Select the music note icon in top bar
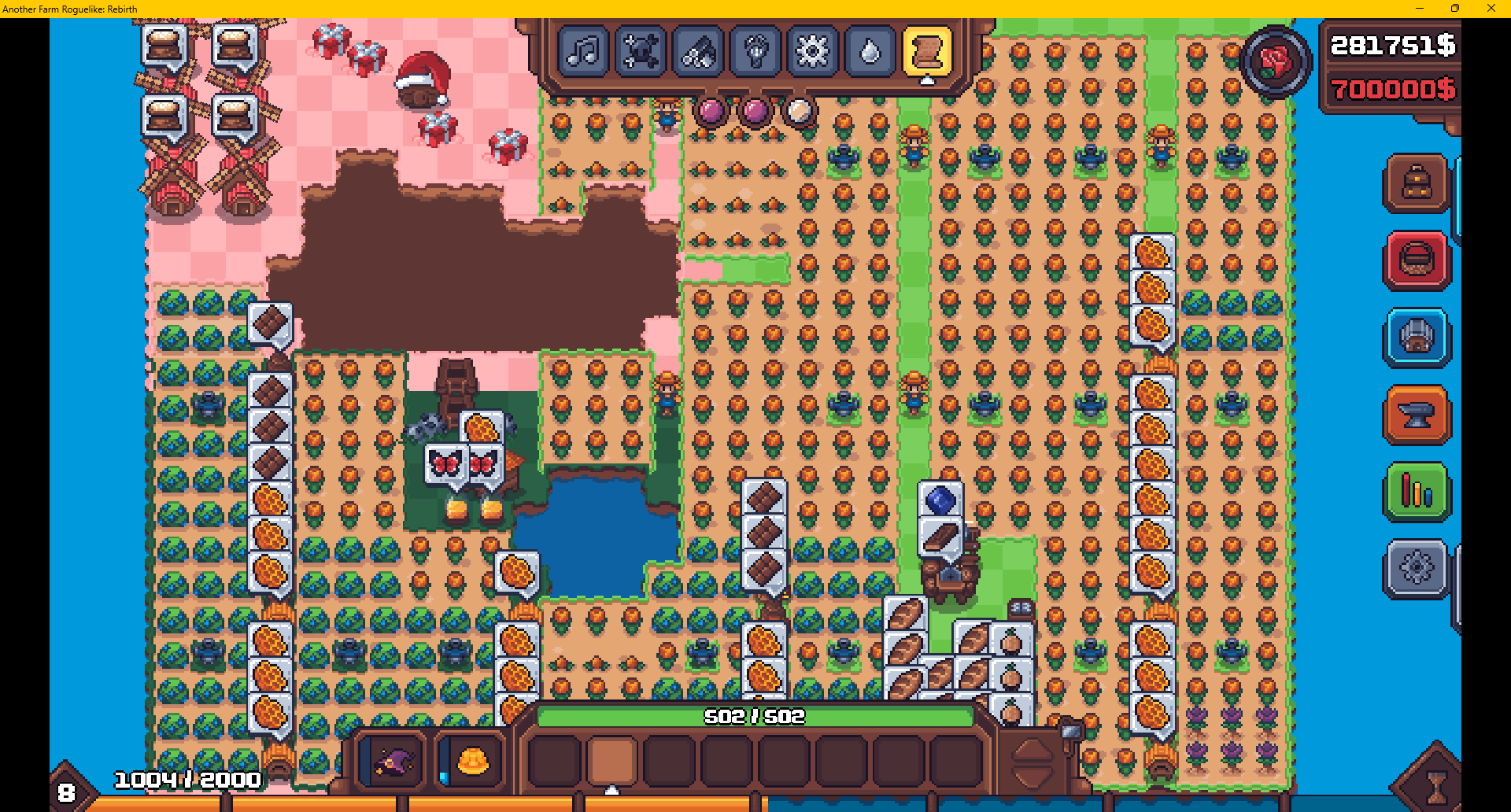The image size is (1511, 812). tap(583, 52)
